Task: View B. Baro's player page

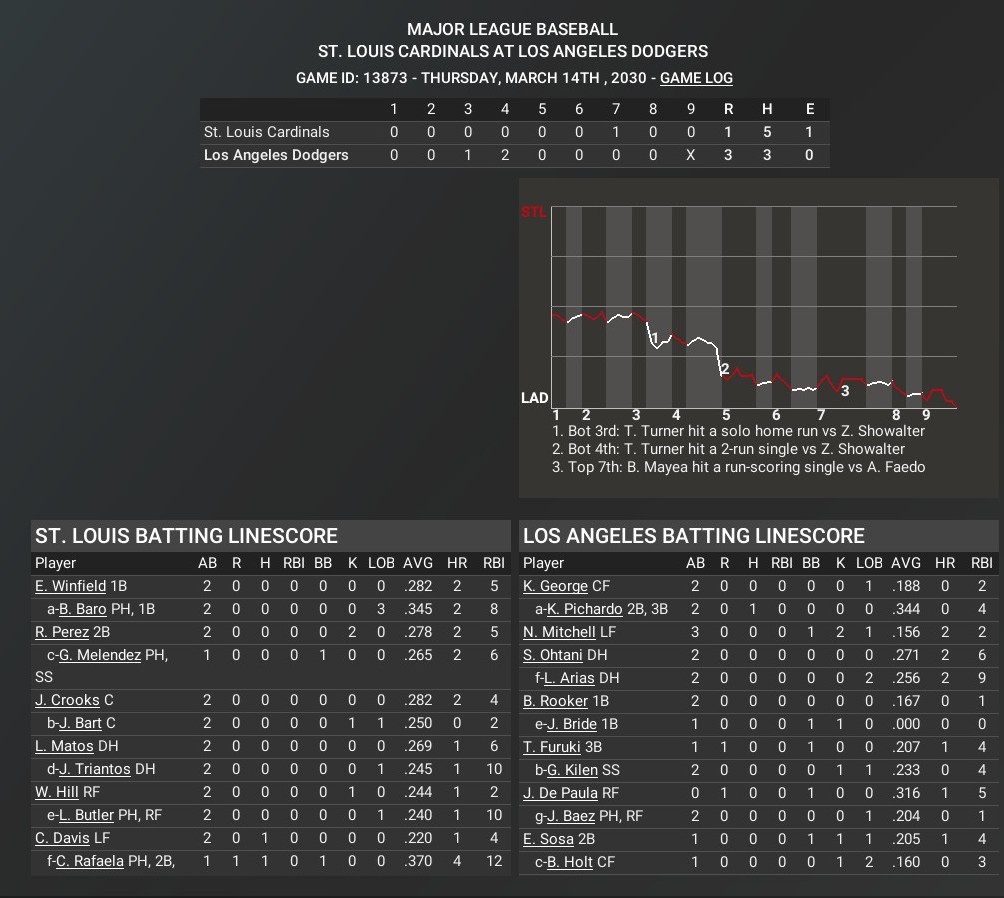Action: pyautogui.click(x=82, y=609)
